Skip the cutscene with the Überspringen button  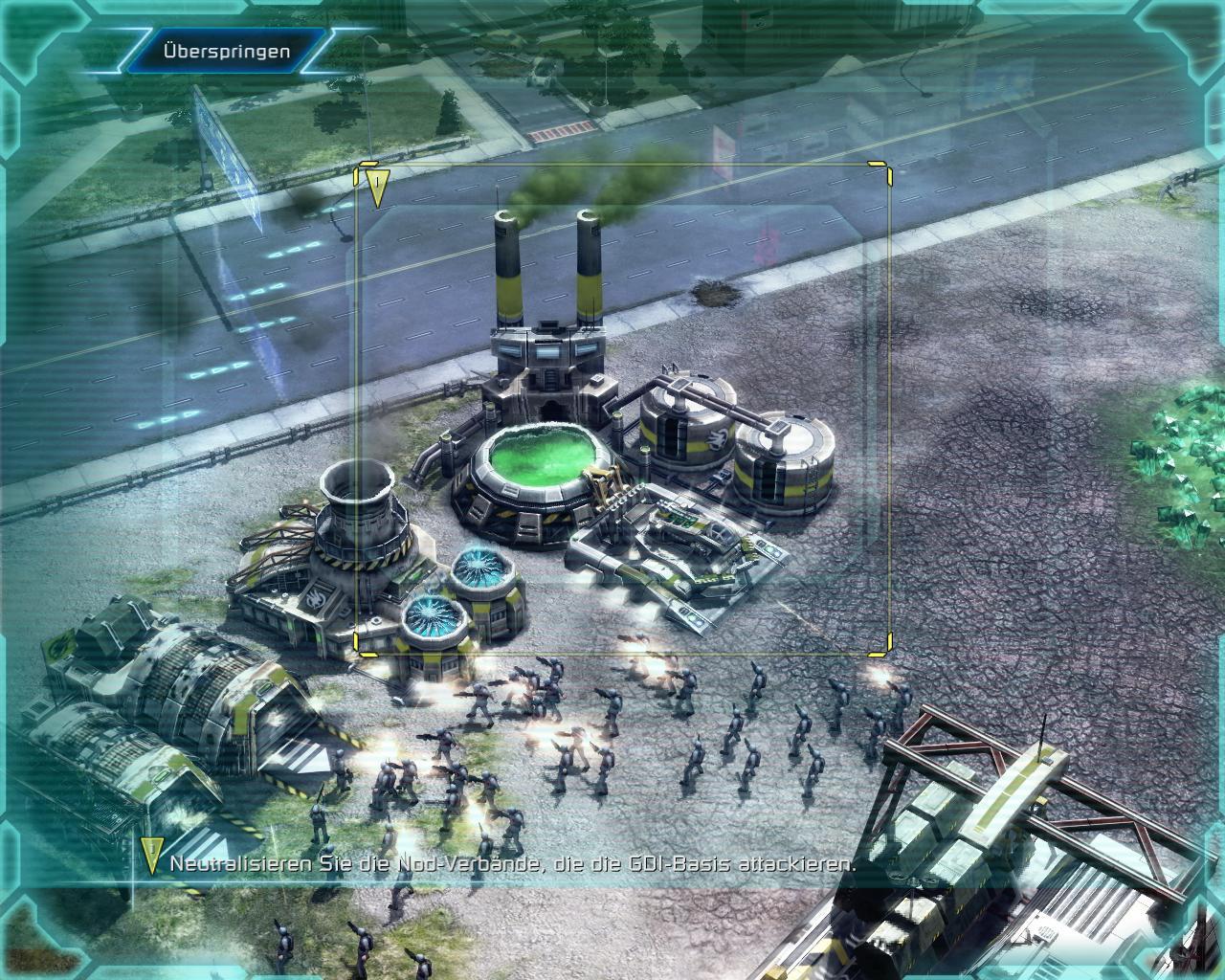[226, 52]
